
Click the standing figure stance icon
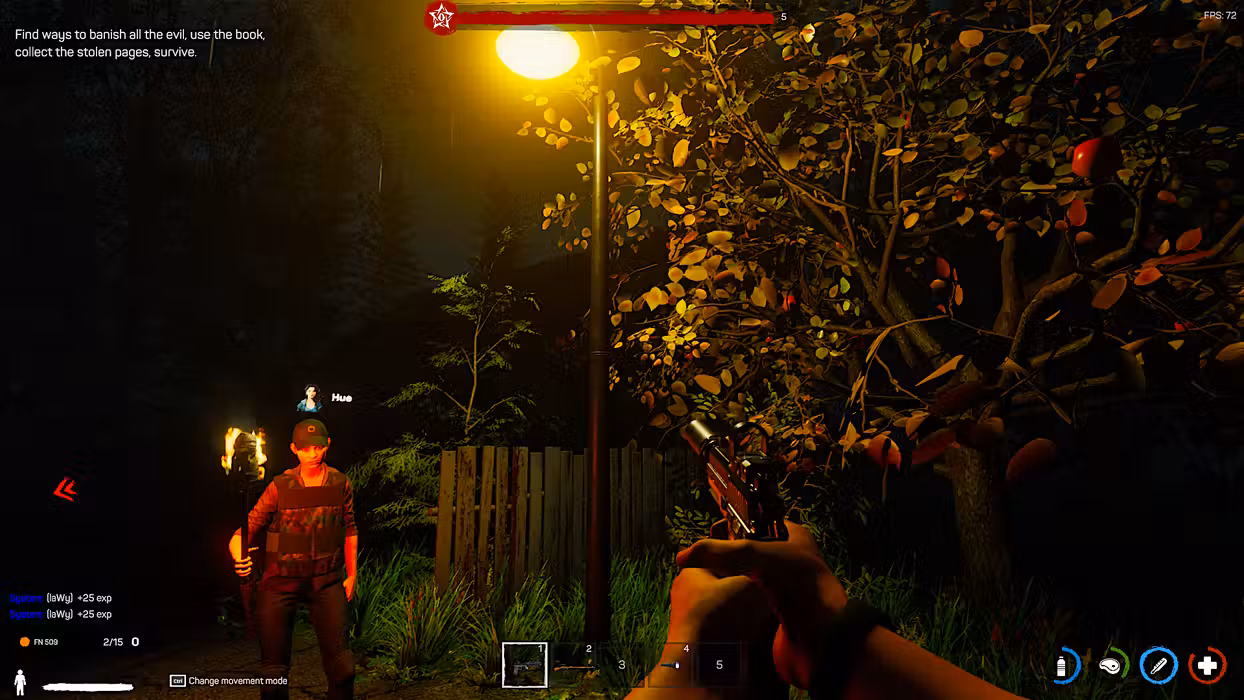click(20, 683)
